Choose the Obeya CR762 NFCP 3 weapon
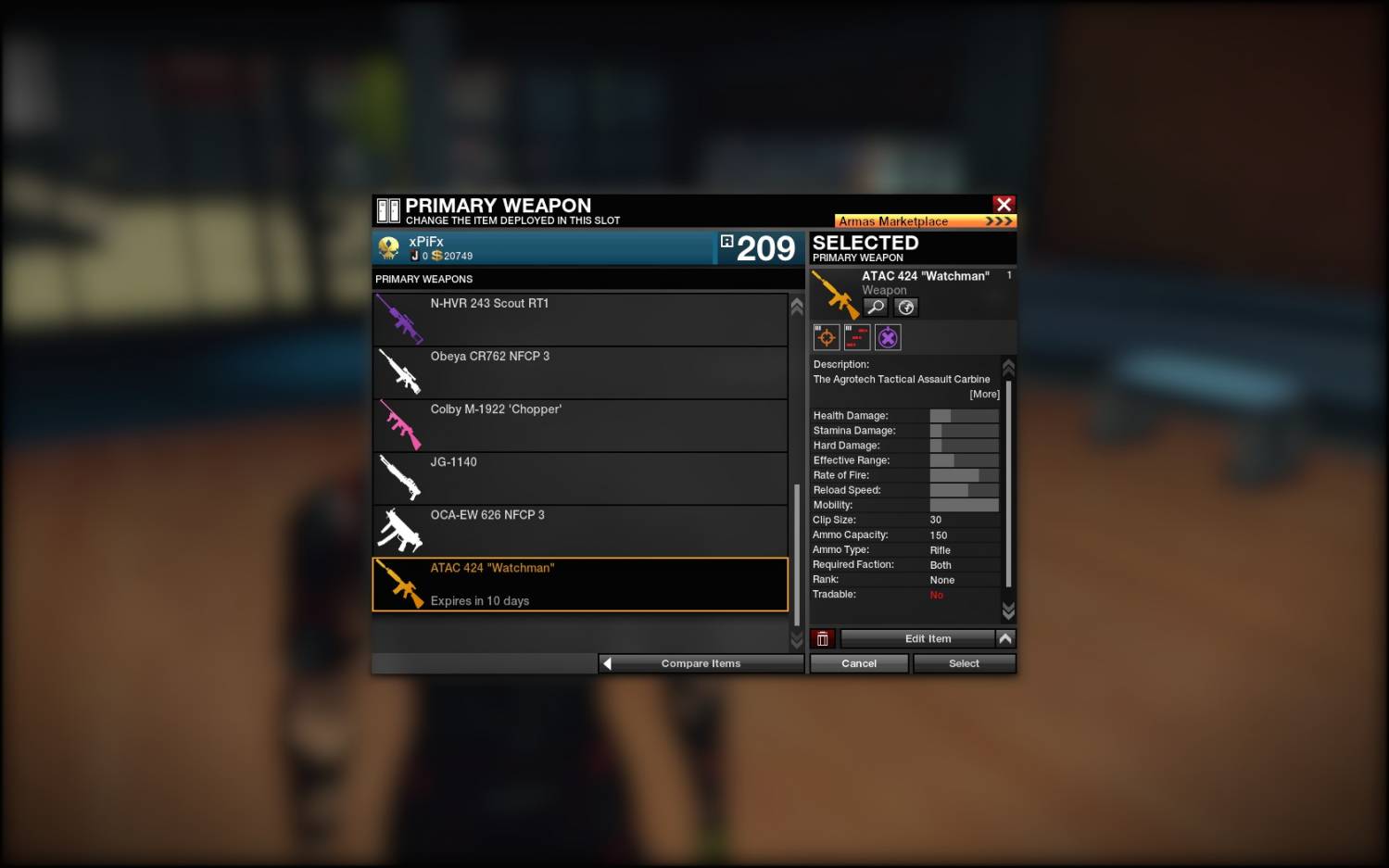The width and height of the screenshot is (1389, 868). (580, 372)
